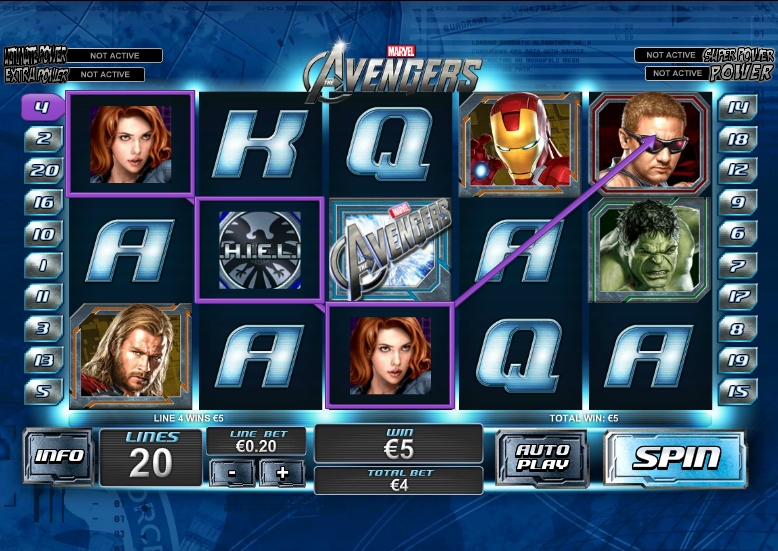Select payline number 15

pyautogui.click(x=737, y=391)
